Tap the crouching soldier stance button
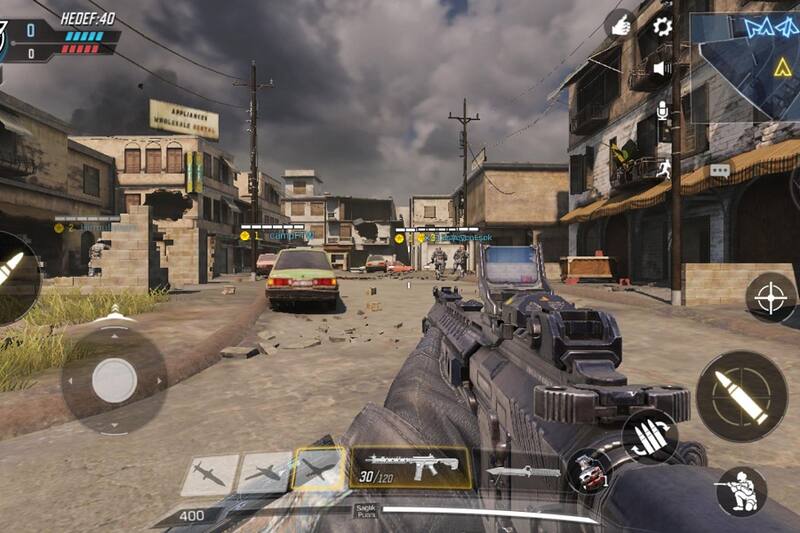This screenshot has height=533, width=800. (741, 491)
